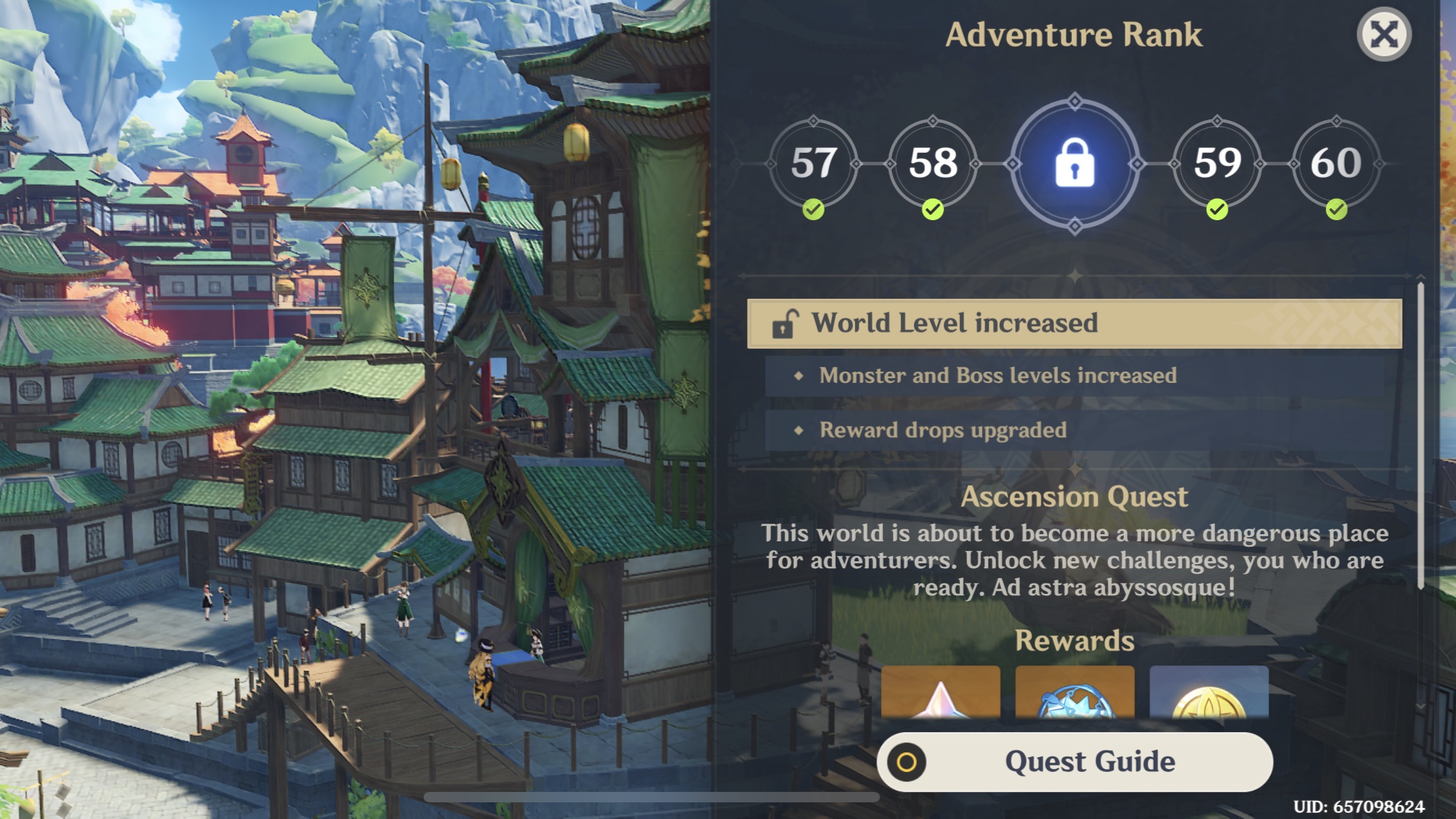Select Adventure Rank 58 node
This screenshot has height=819, width=1456.
933,163
